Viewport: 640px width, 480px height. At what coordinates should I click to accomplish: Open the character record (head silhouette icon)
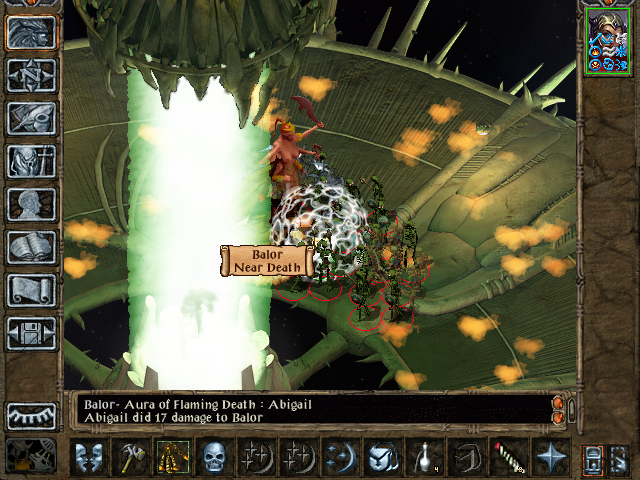[31, 204]
